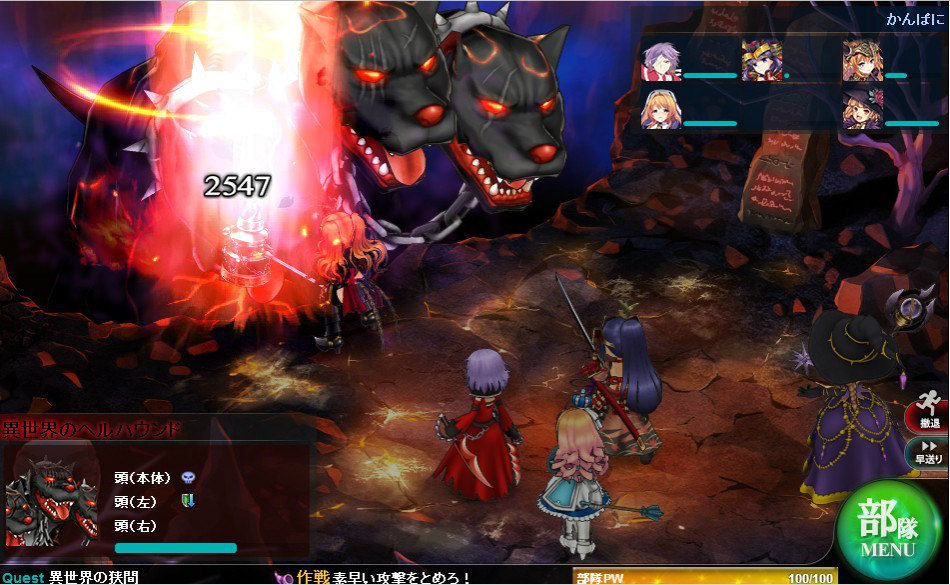
Task: Target the 頭(本体) main head entry
Action: (143, 477)
